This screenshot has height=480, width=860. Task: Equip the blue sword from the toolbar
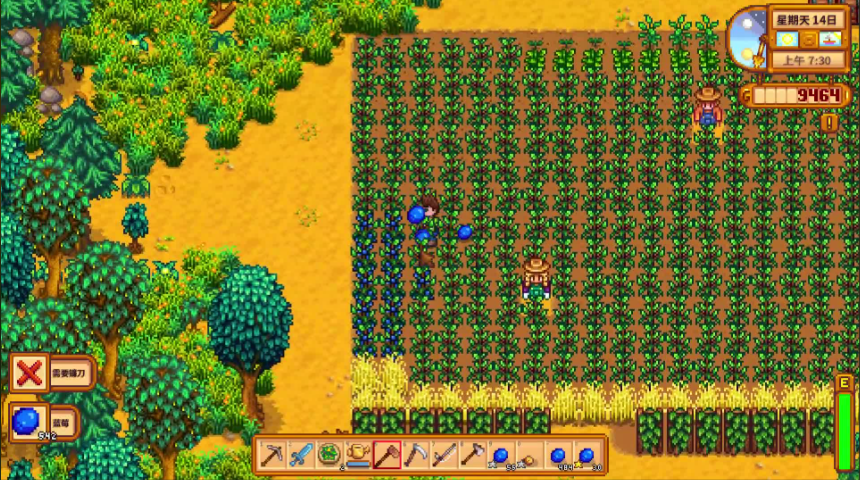[x=300, y=455]
